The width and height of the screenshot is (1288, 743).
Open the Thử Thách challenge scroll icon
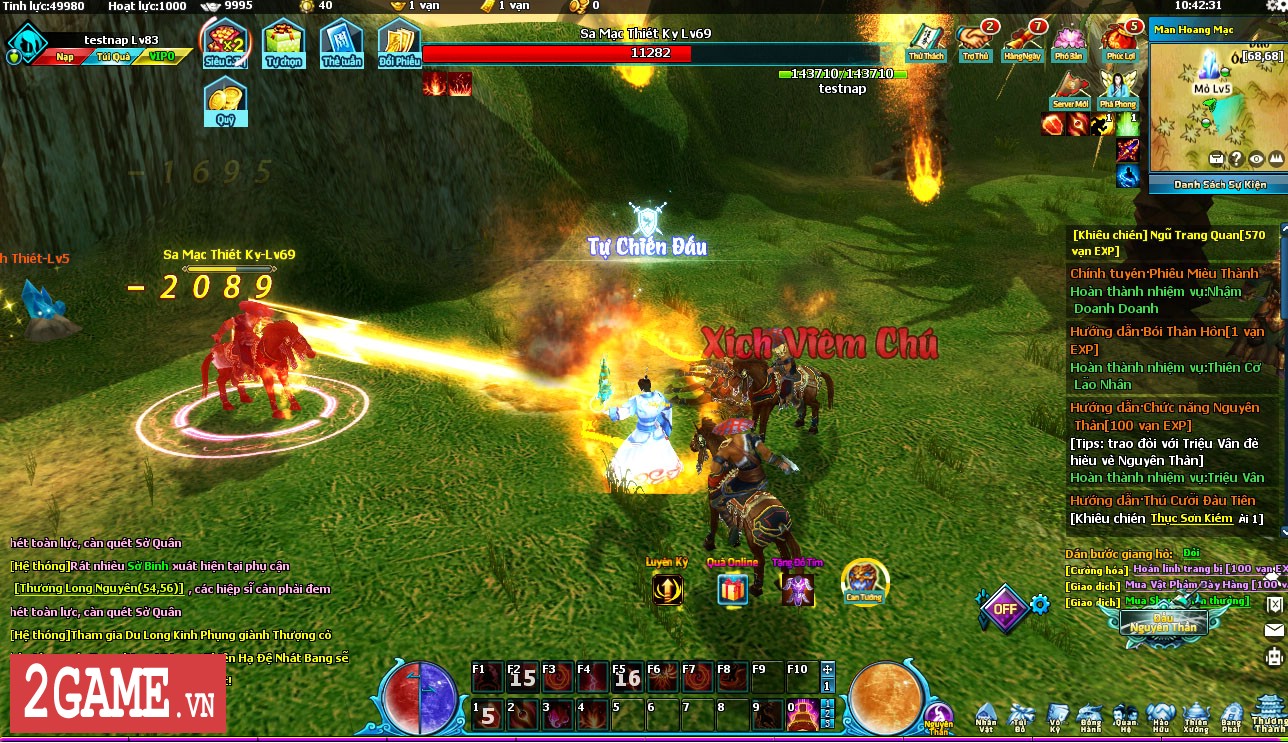tap(926, 42)
